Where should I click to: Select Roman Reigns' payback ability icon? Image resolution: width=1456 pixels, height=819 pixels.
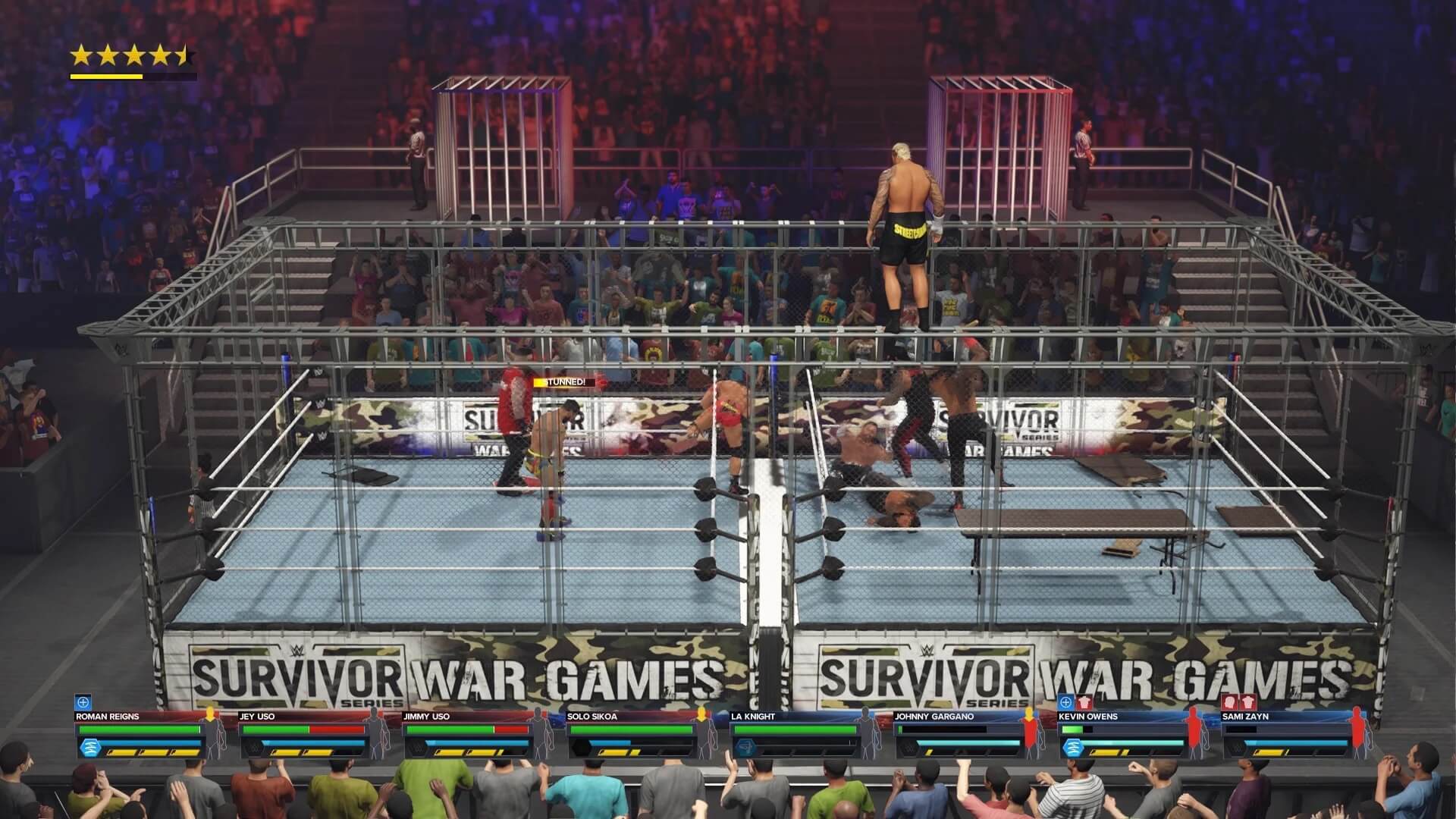tap(89, 748)
